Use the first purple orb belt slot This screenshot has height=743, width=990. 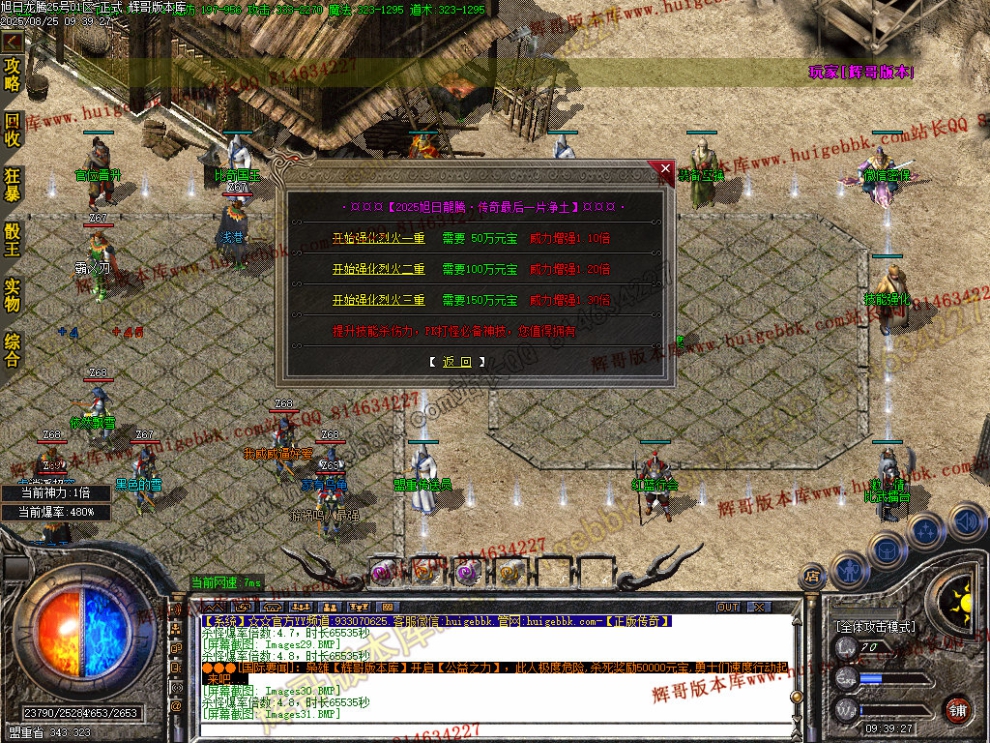point(382,572)
